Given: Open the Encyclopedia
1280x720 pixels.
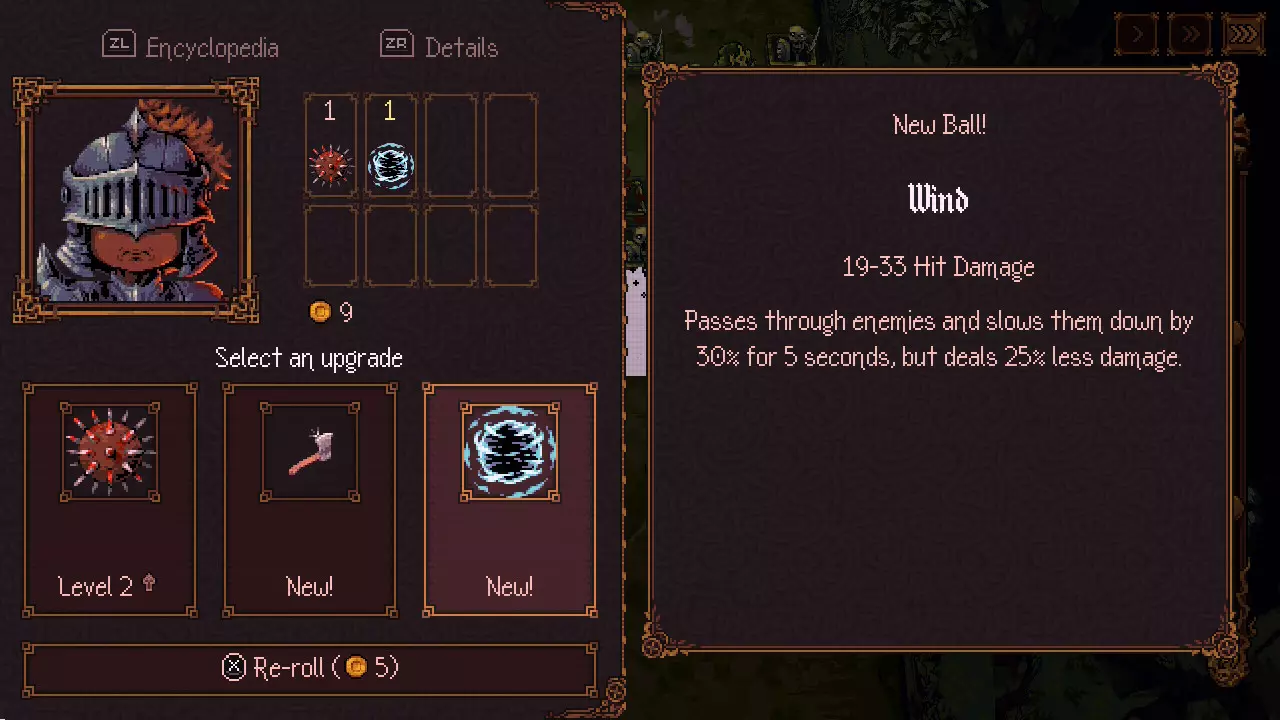Looking at the screenshot, I should (x=191, y=47).
